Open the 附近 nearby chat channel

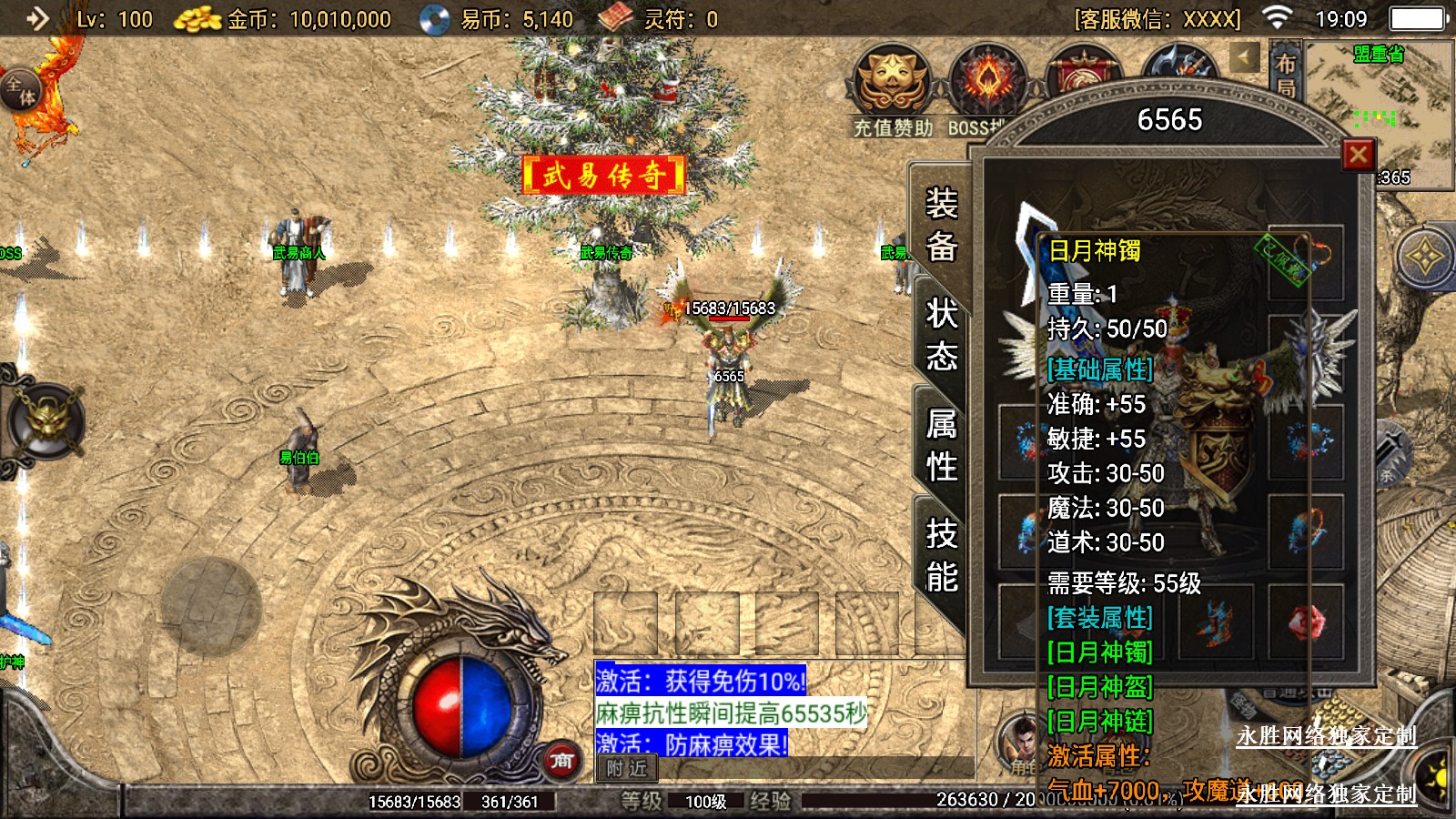click(x=626, y=769)
